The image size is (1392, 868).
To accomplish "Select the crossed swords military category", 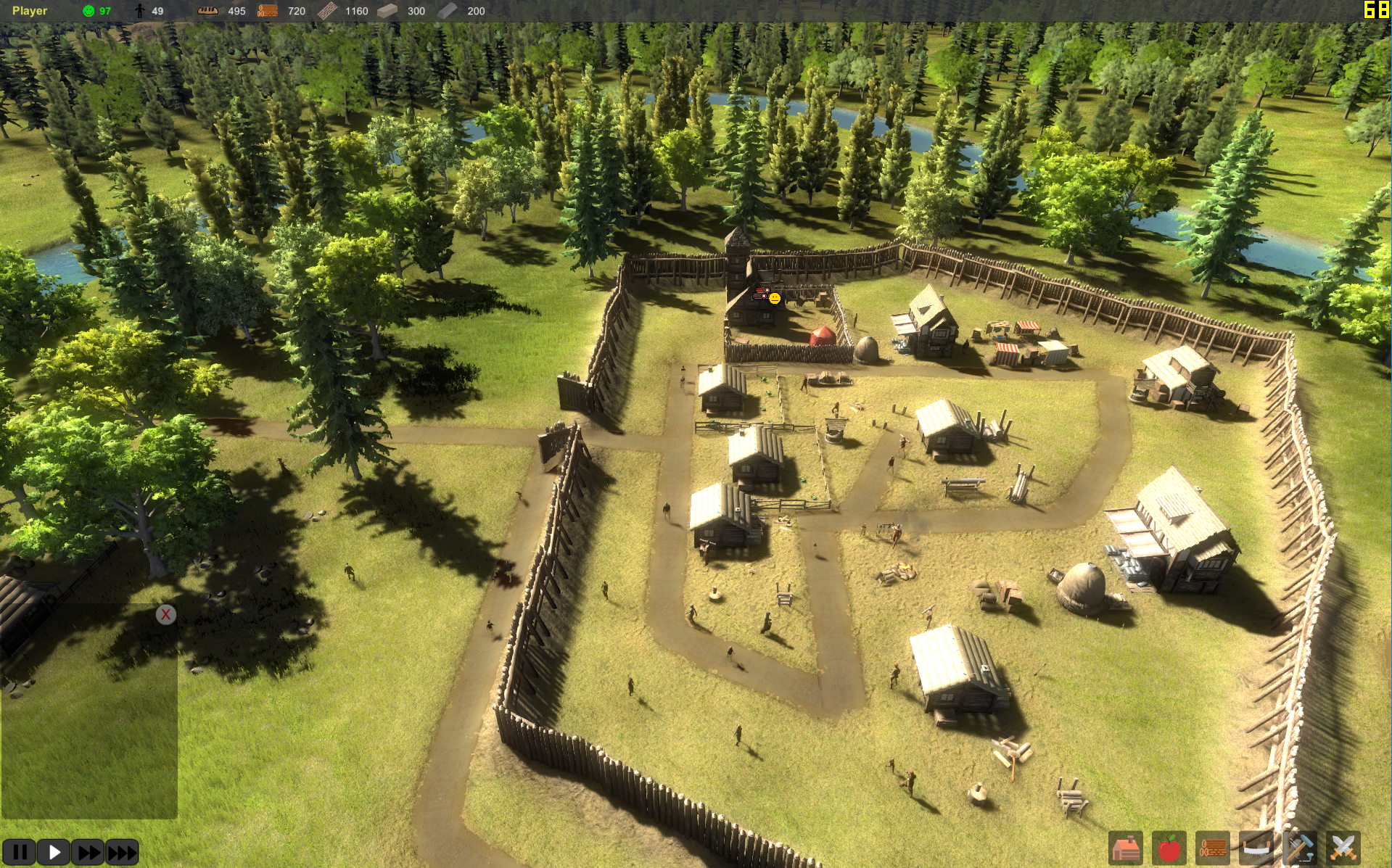I will (x=1343, y=848).
